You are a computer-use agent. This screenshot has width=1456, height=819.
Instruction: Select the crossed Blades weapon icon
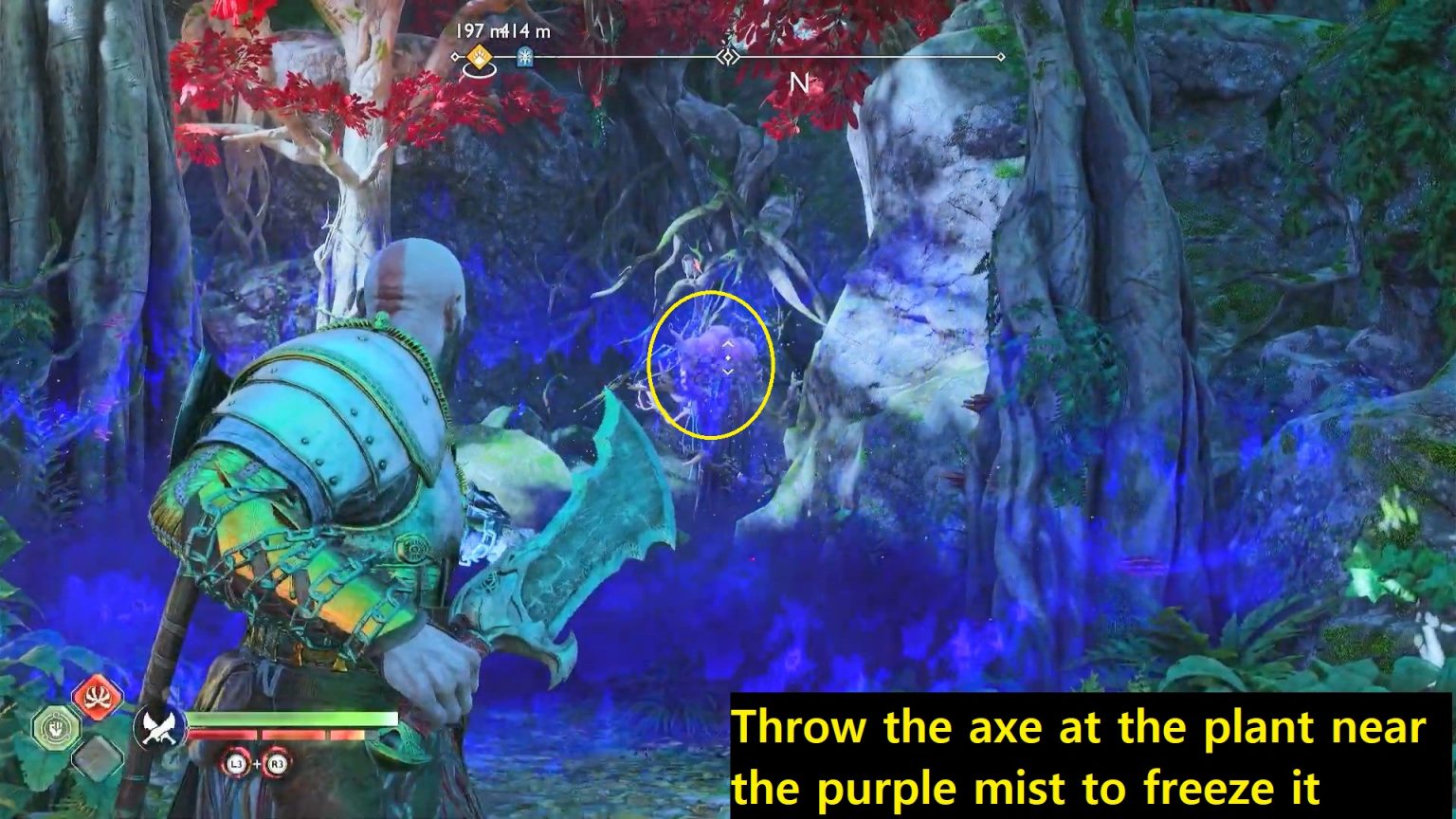point(159,725)
